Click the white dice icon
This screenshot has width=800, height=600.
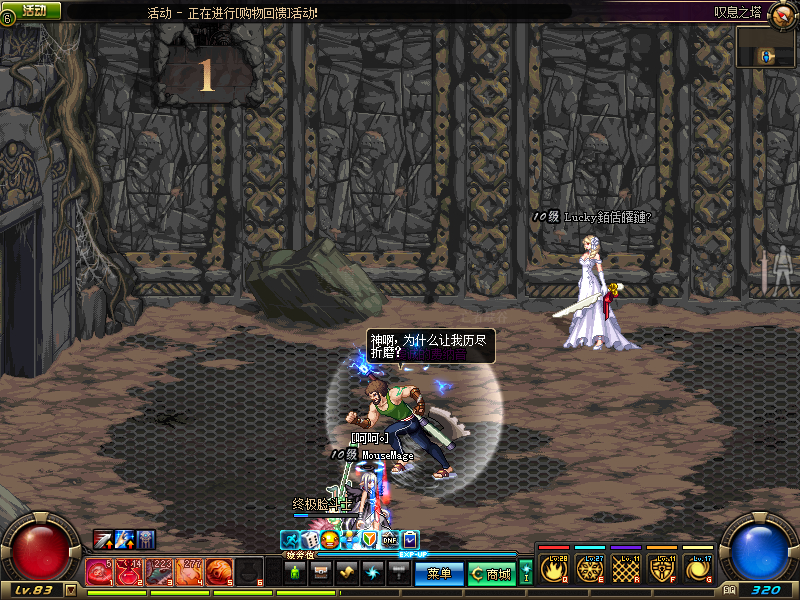pyautogui.click(x=309, y=540)
